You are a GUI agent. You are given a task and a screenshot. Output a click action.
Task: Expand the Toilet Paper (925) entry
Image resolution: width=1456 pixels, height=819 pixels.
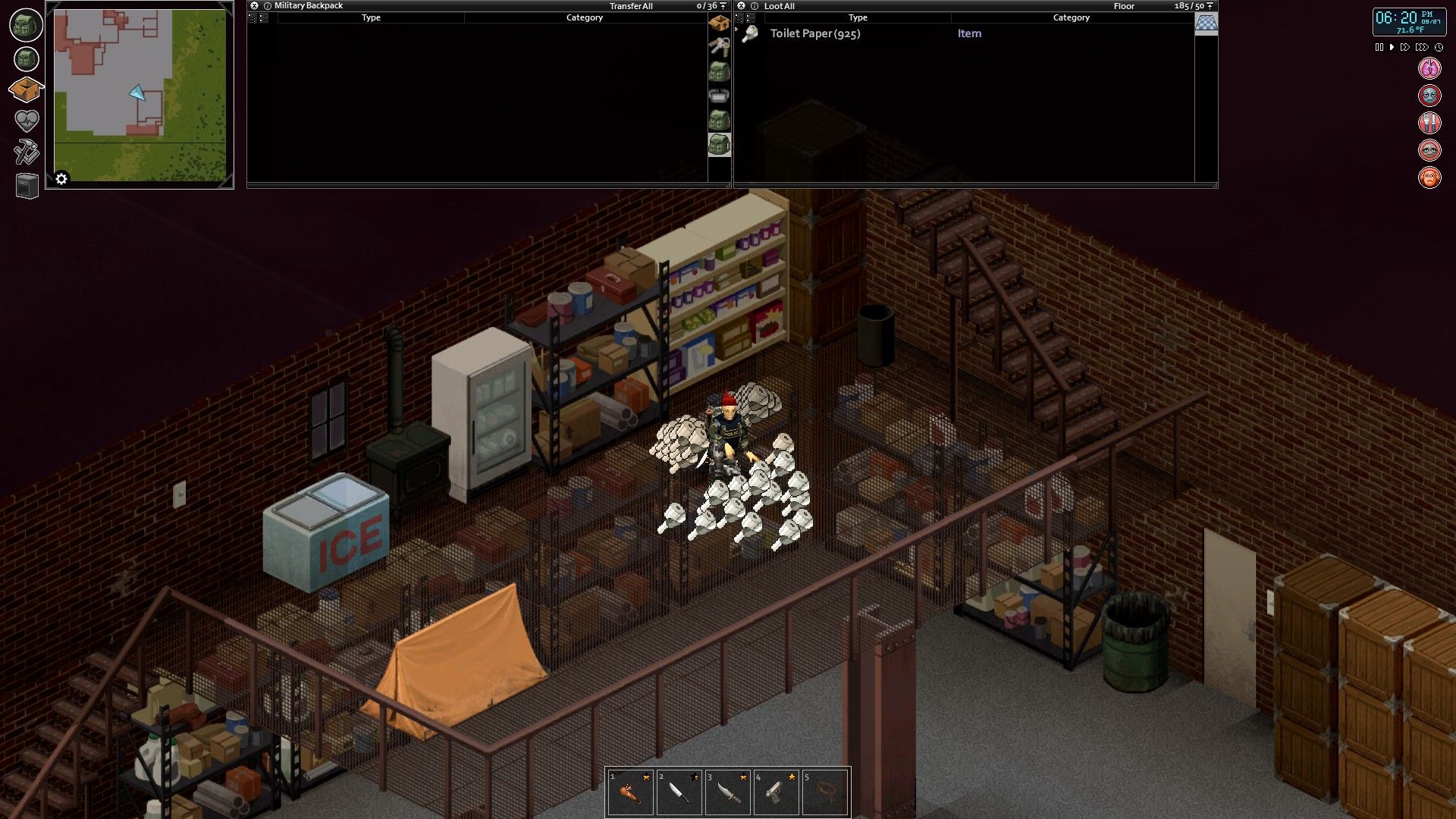[735, 30]
